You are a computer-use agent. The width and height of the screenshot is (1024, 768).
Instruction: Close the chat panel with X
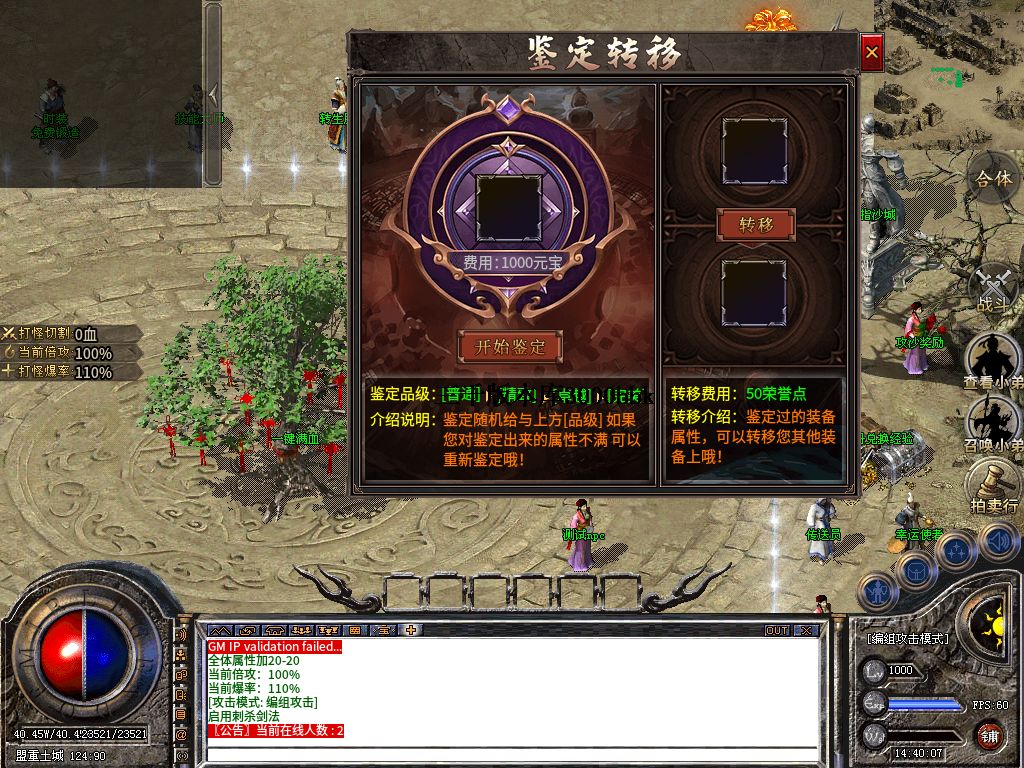coord(807,631)
